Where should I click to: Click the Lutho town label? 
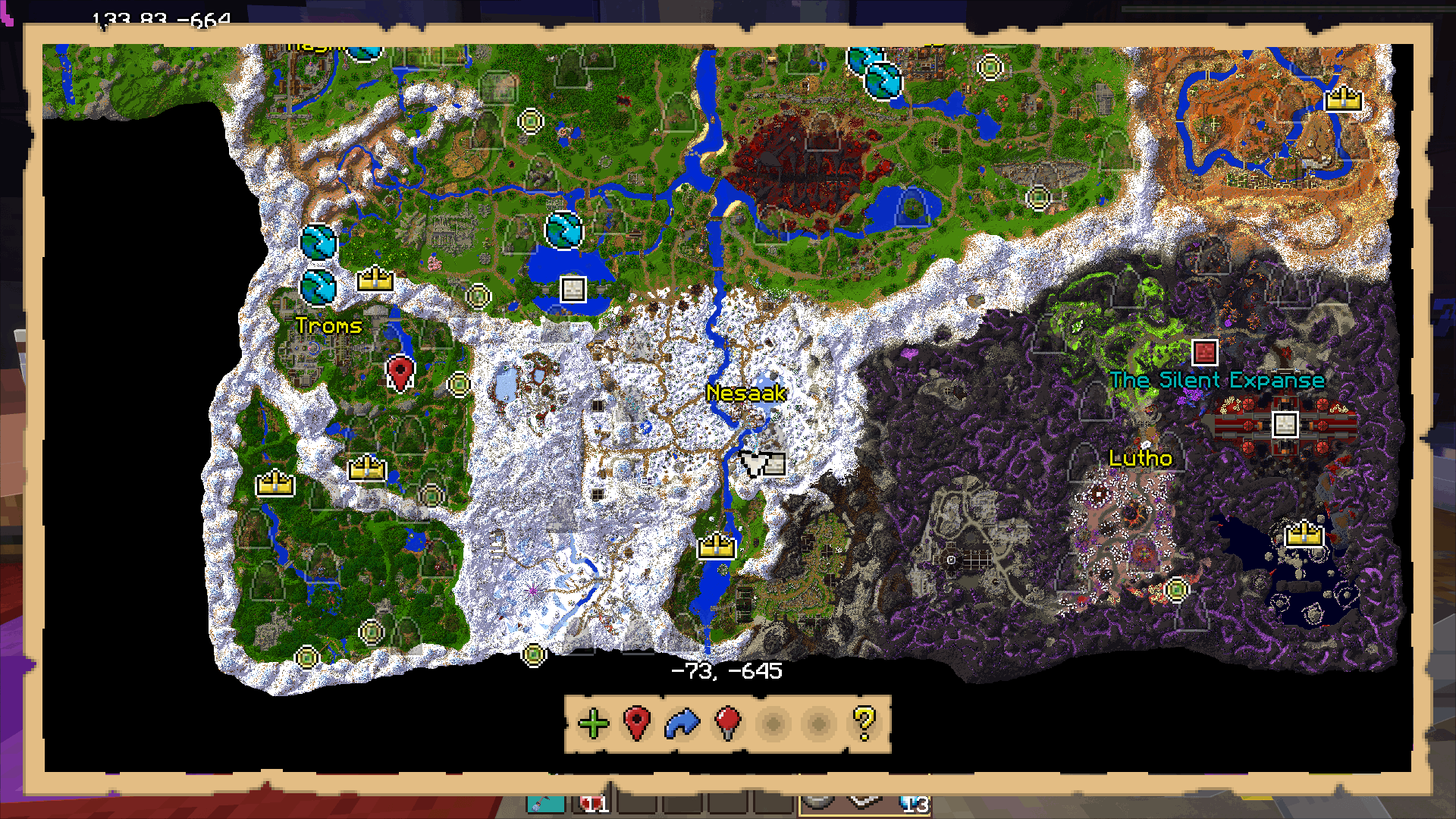pos(1139,458)
